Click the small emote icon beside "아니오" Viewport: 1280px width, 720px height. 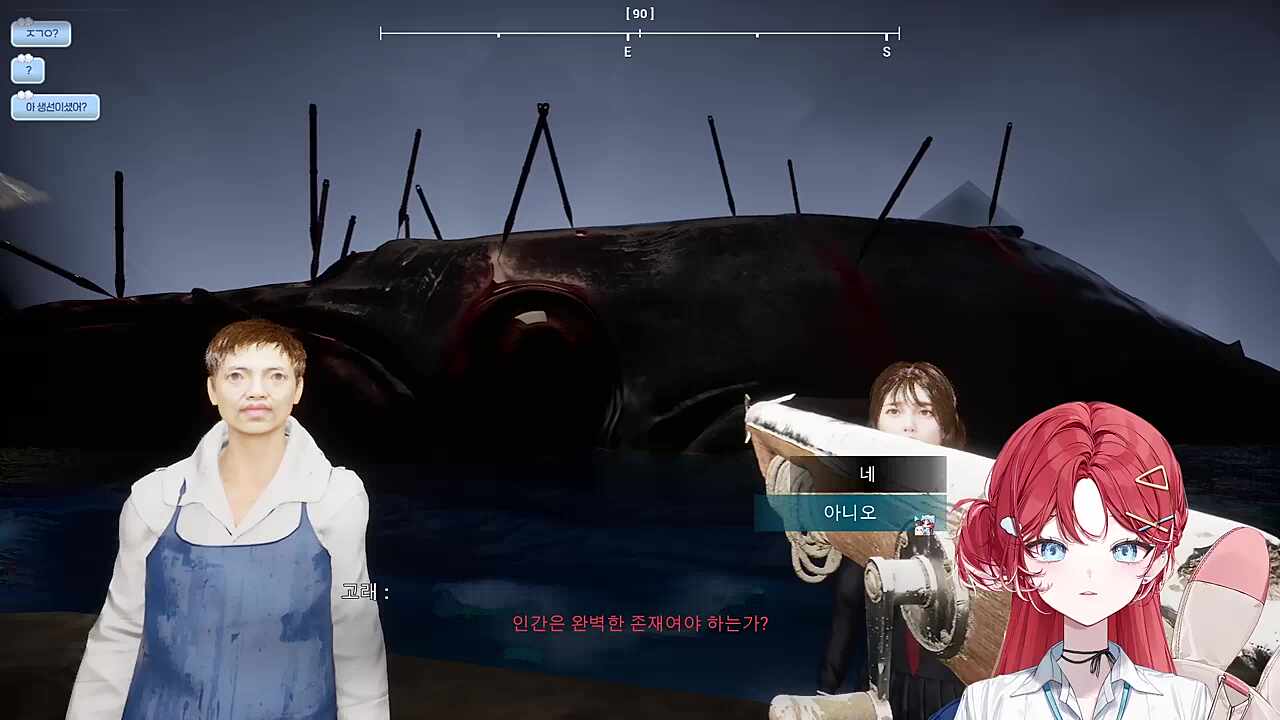(x=925, y=522)
